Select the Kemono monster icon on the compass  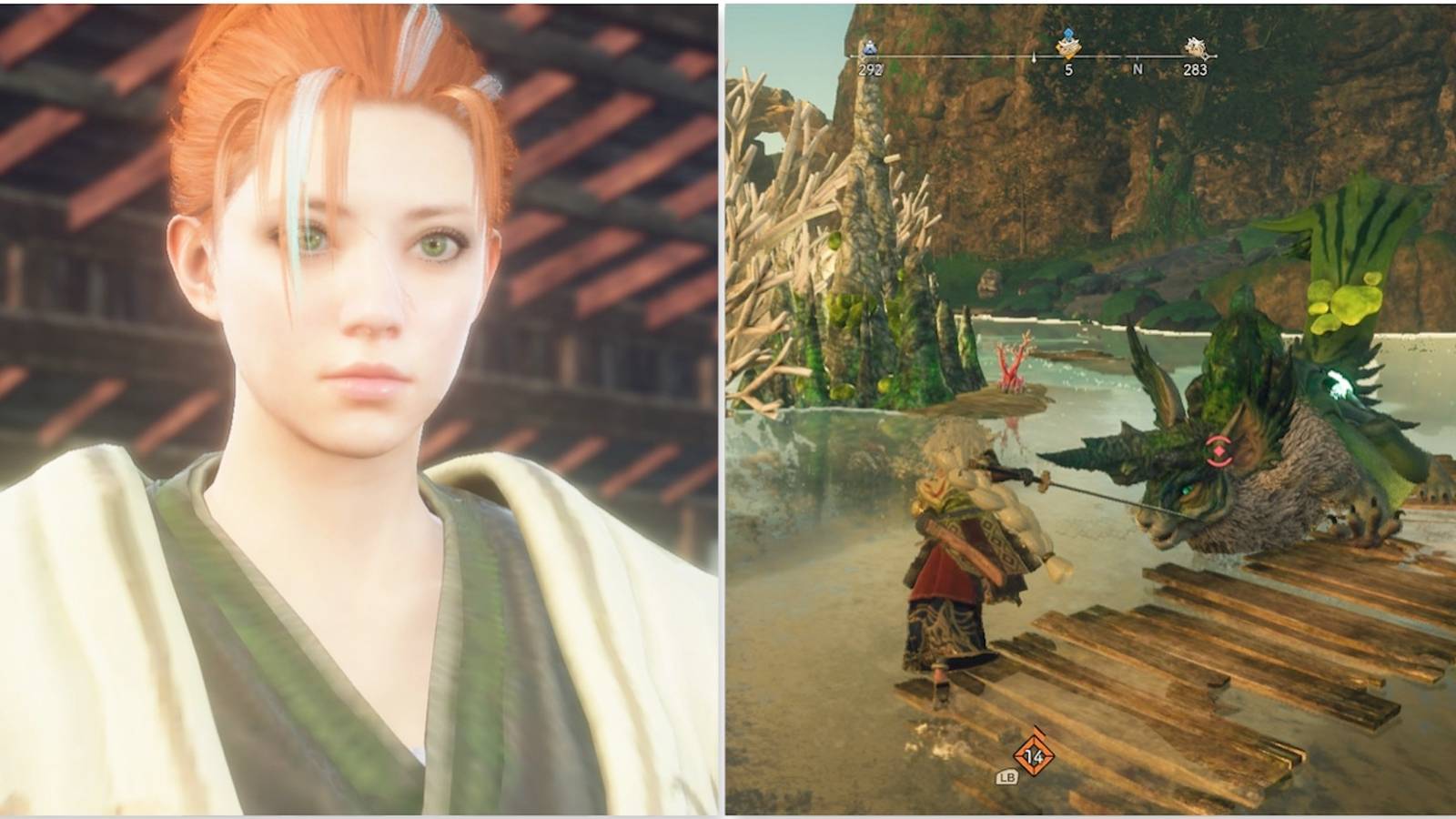(1194, 46)
